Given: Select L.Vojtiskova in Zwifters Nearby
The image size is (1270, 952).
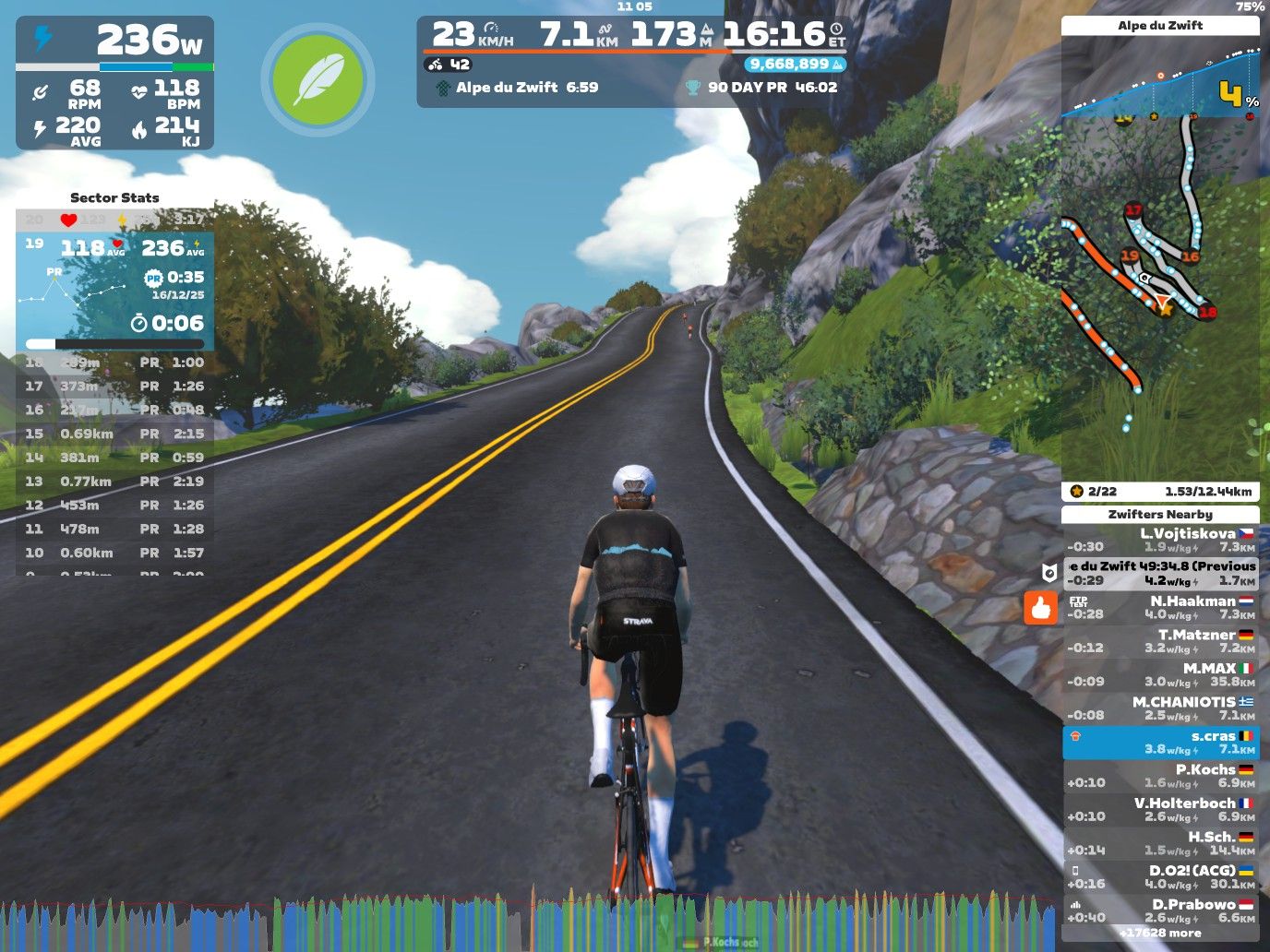Looking at the screenshot, I should [1160, 540].
